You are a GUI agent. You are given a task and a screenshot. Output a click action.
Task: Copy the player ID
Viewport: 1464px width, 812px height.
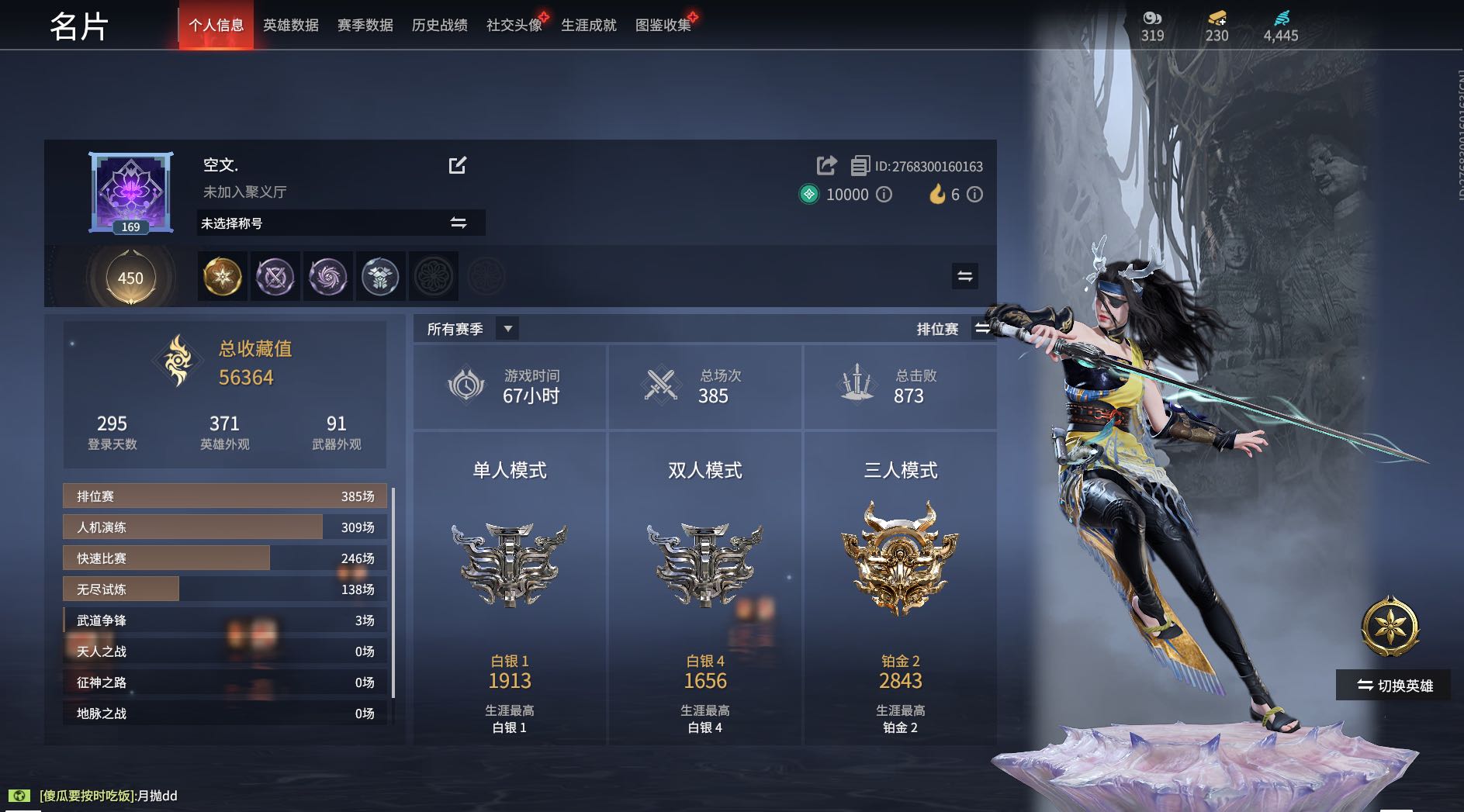(x=860, y=166)
